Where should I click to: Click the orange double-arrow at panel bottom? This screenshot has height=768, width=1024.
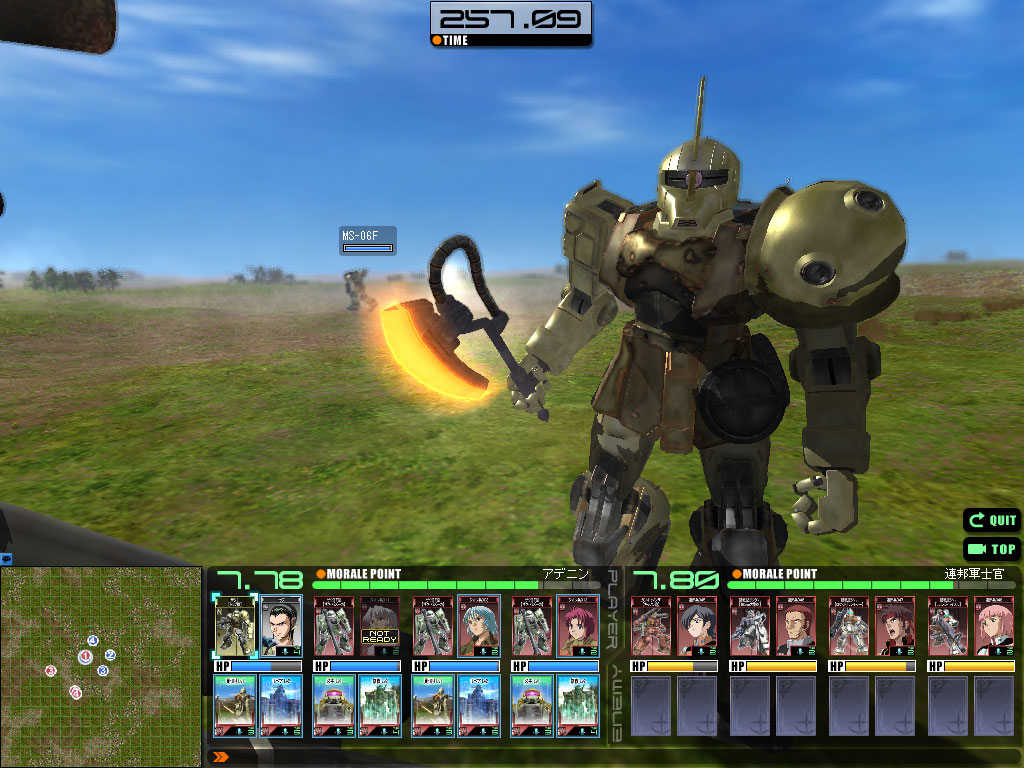point(221,757)
